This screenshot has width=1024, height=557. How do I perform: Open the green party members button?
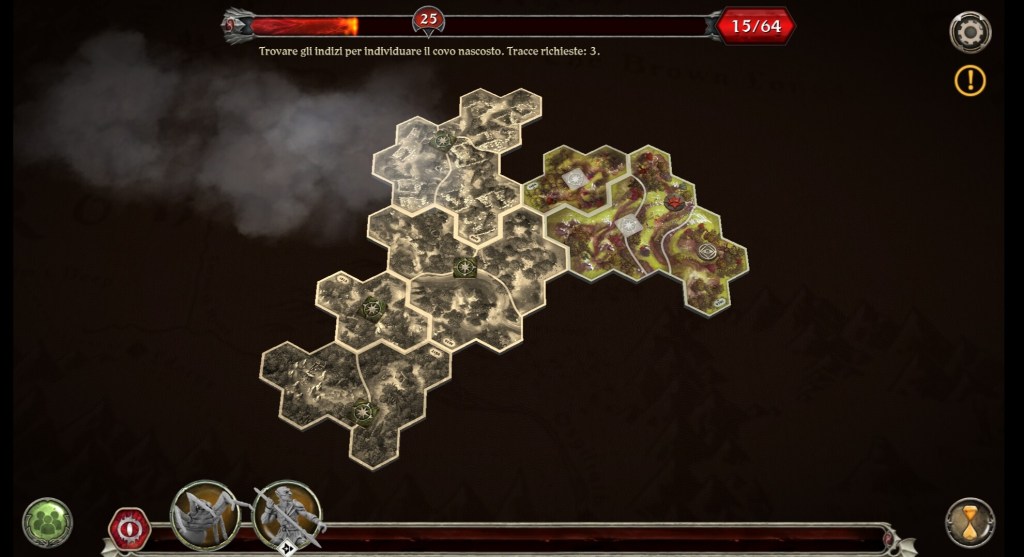[47, 522]
